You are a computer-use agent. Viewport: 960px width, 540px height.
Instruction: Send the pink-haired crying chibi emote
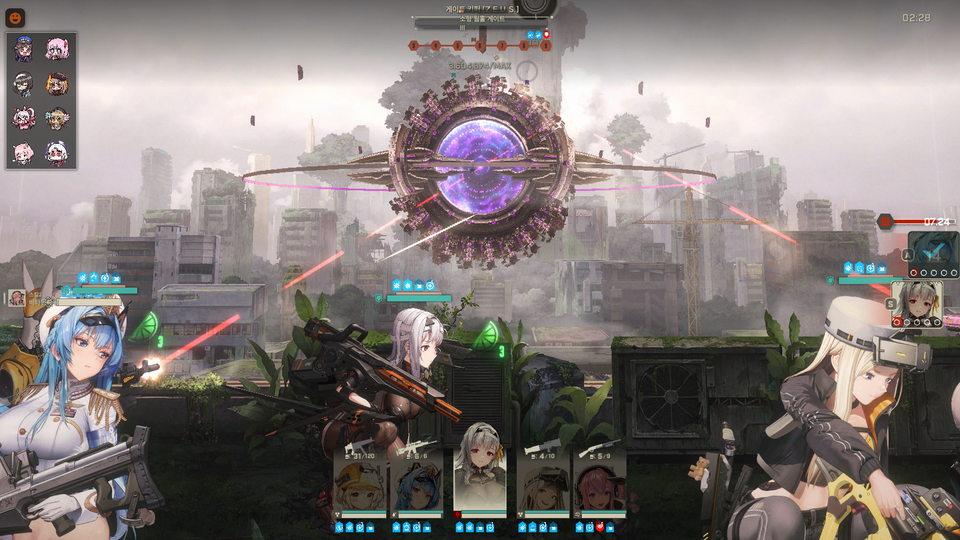tap(56, 49)
